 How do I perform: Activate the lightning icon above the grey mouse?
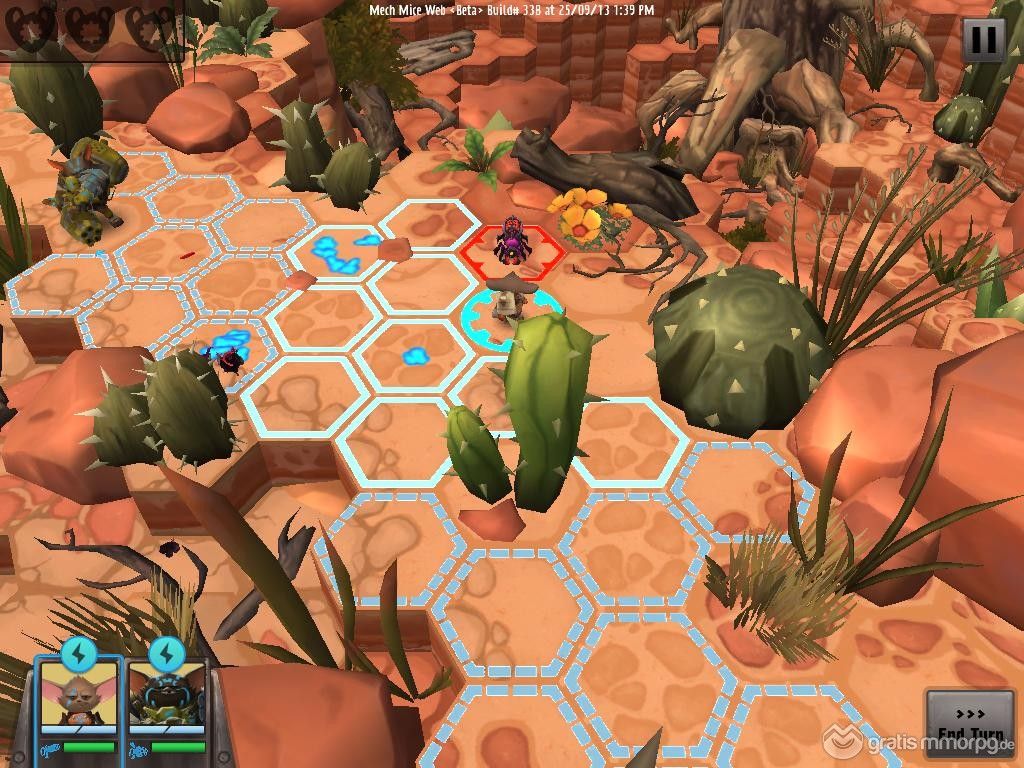[x=78, y=653]
